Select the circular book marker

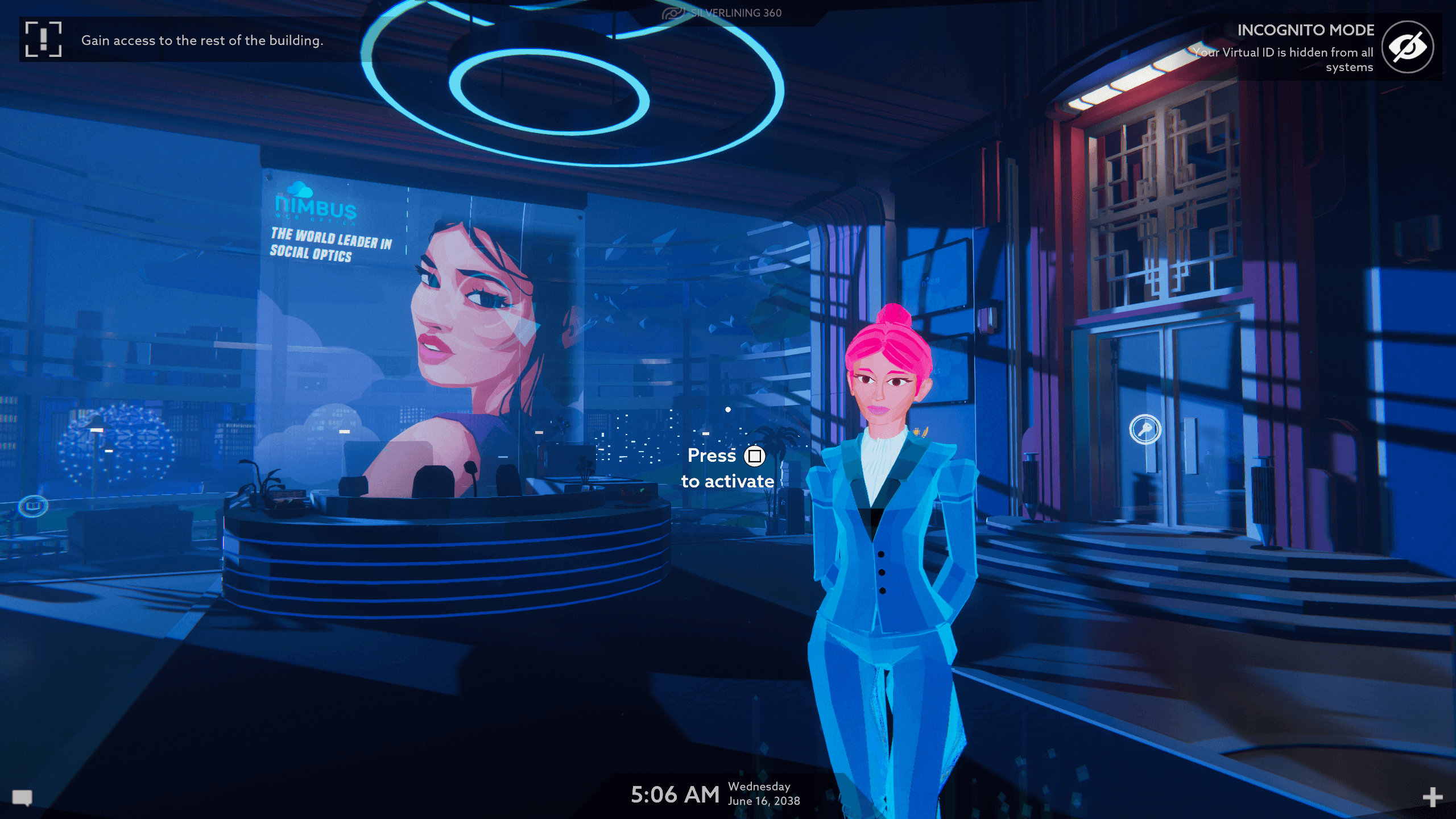tap(33, 506)
